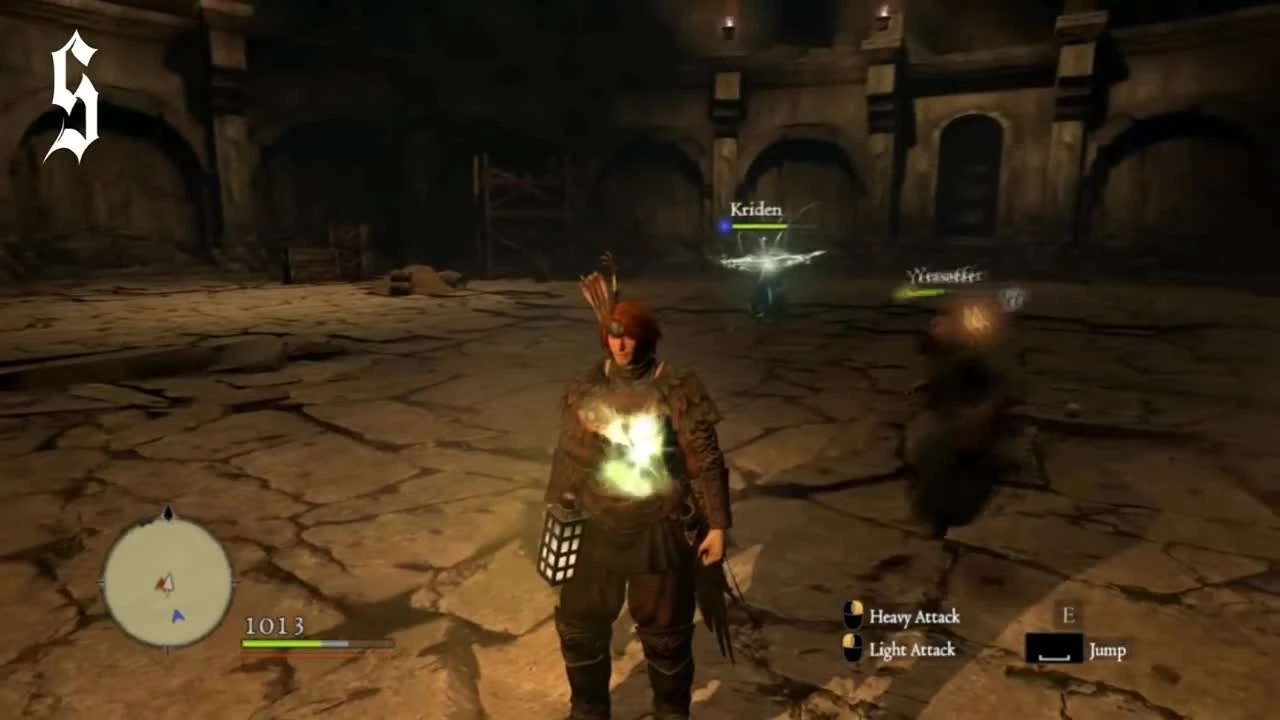This screenshot has height=720, width=1280.
Task: Click Kriden's green health bar
Action: (760, 227)
